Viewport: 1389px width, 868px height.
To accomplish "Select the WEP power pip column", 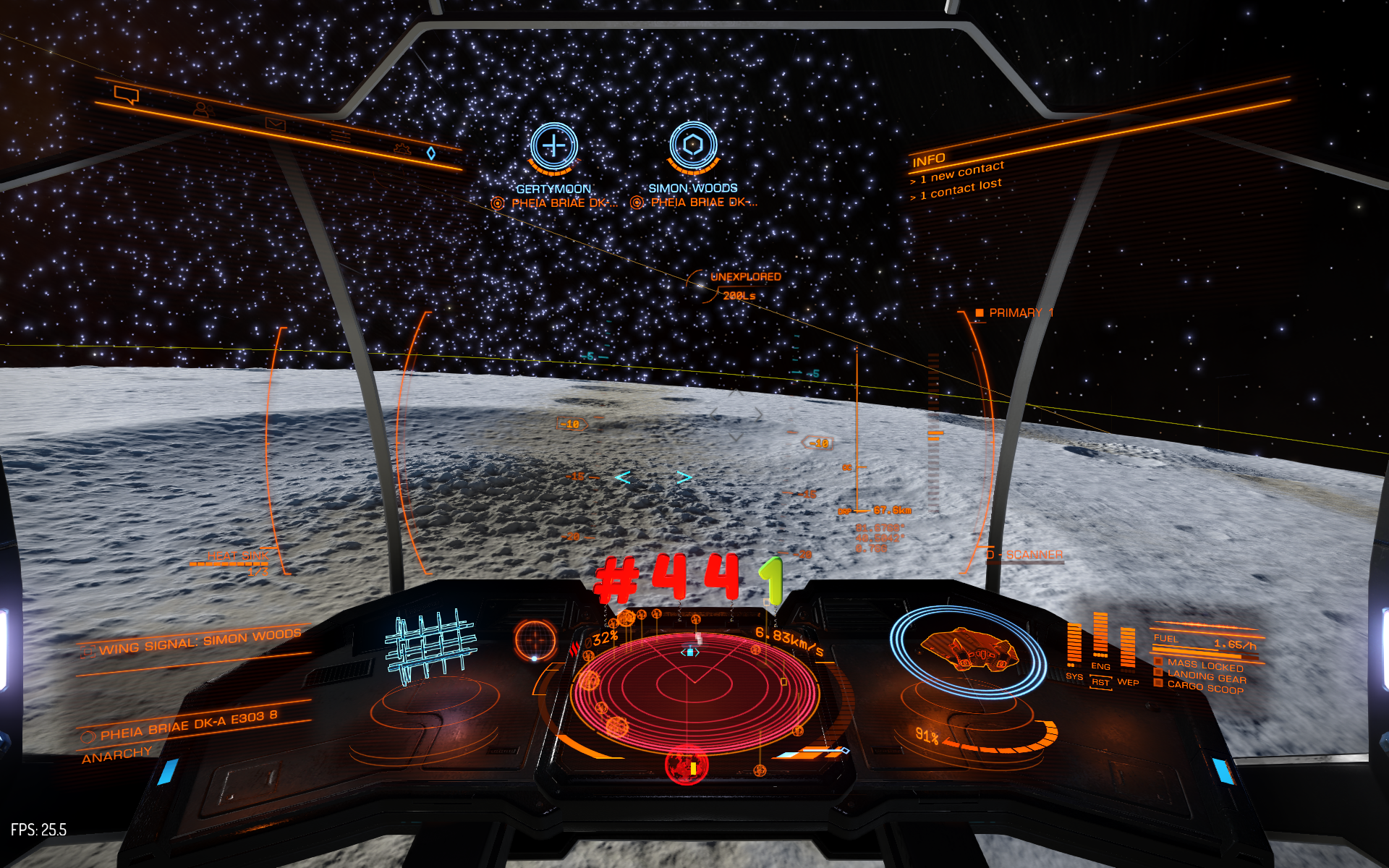I will pos(1128,646).
